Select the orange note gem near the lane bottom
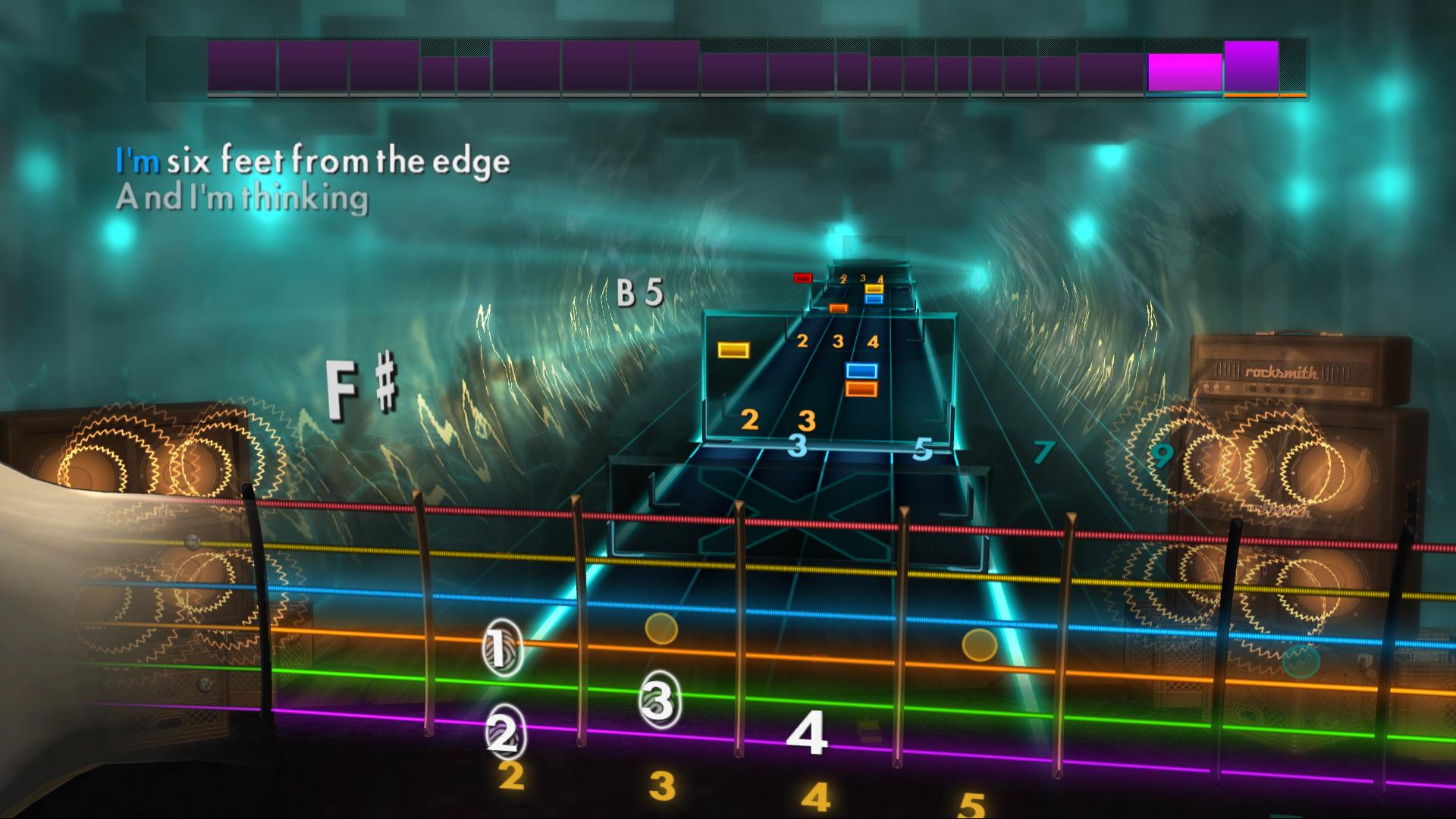The image size is (1456, 819). coord(860,388)
